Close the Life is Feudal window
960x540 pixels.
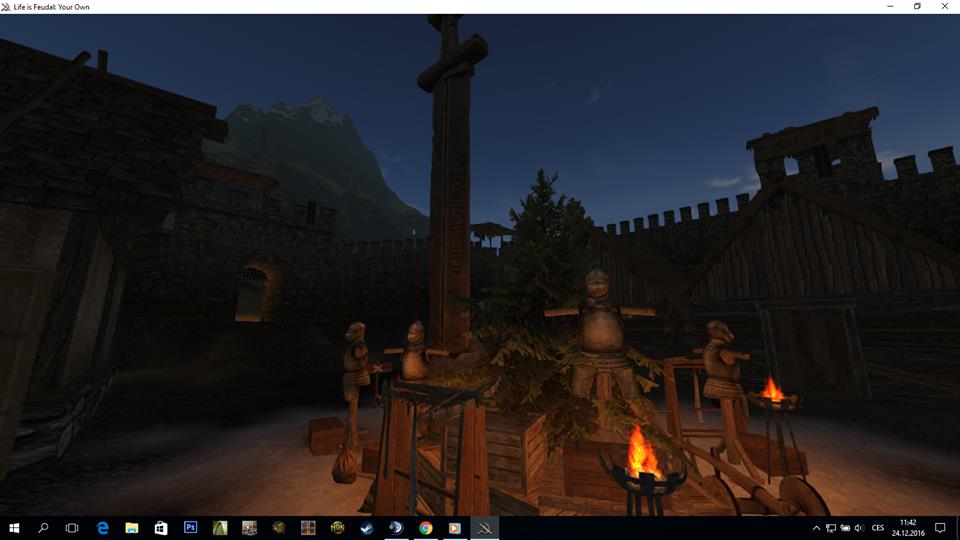[x=943, y=6]
